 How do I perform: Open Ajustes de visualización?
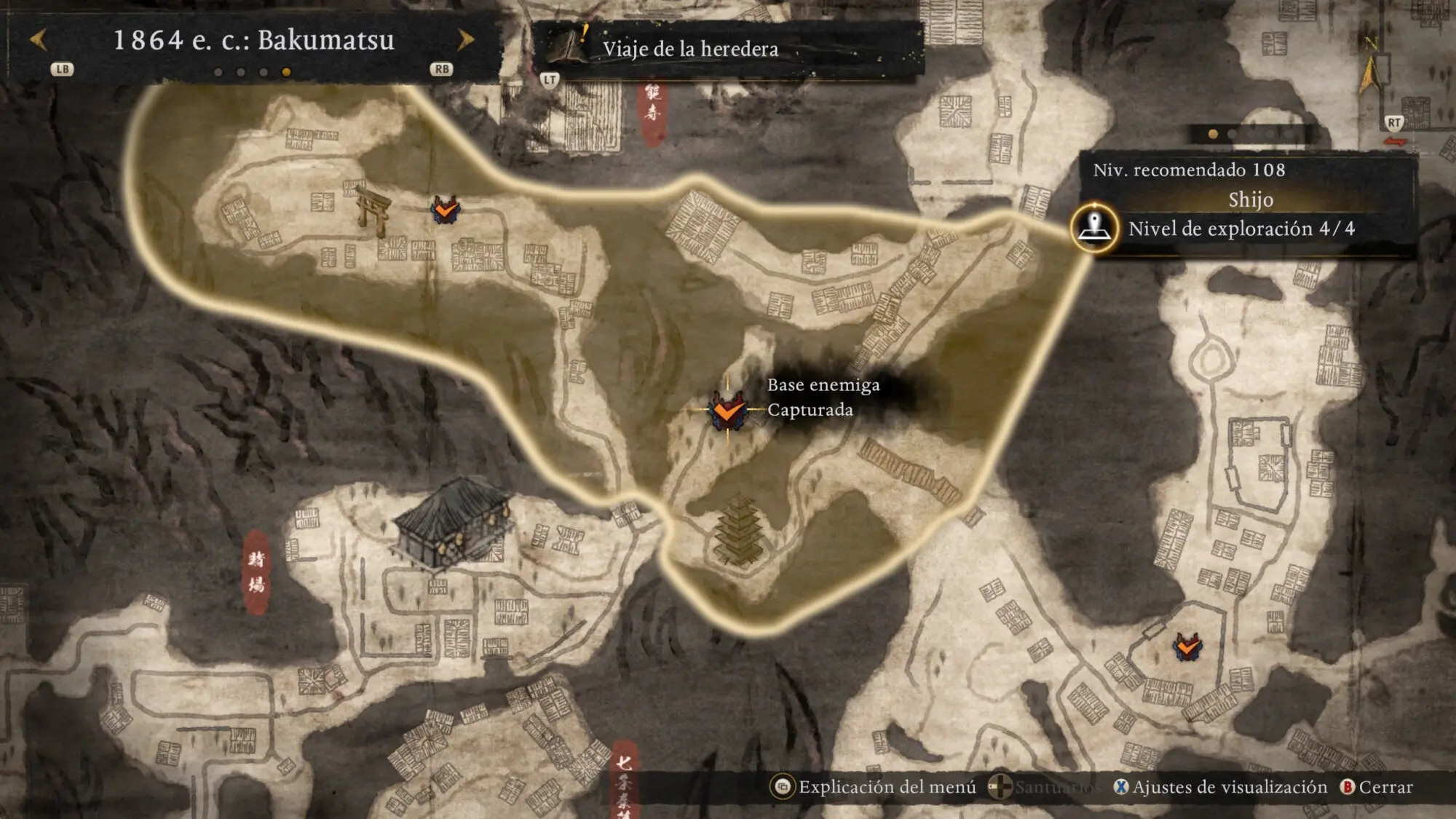click(1221, 787)
